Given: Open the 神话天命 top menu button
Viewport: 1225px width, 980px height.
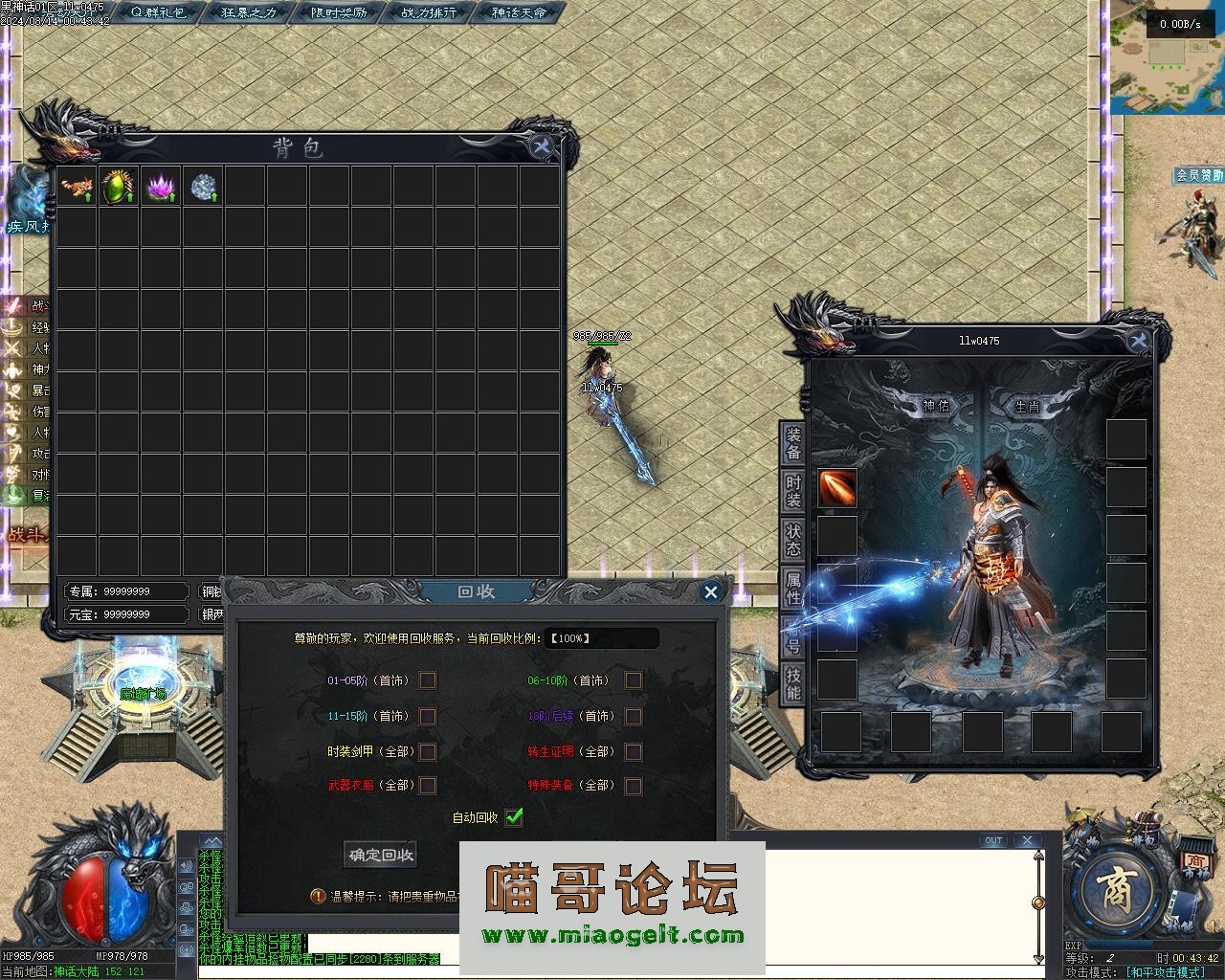Looking at the screenshot, I should (519, 12).
